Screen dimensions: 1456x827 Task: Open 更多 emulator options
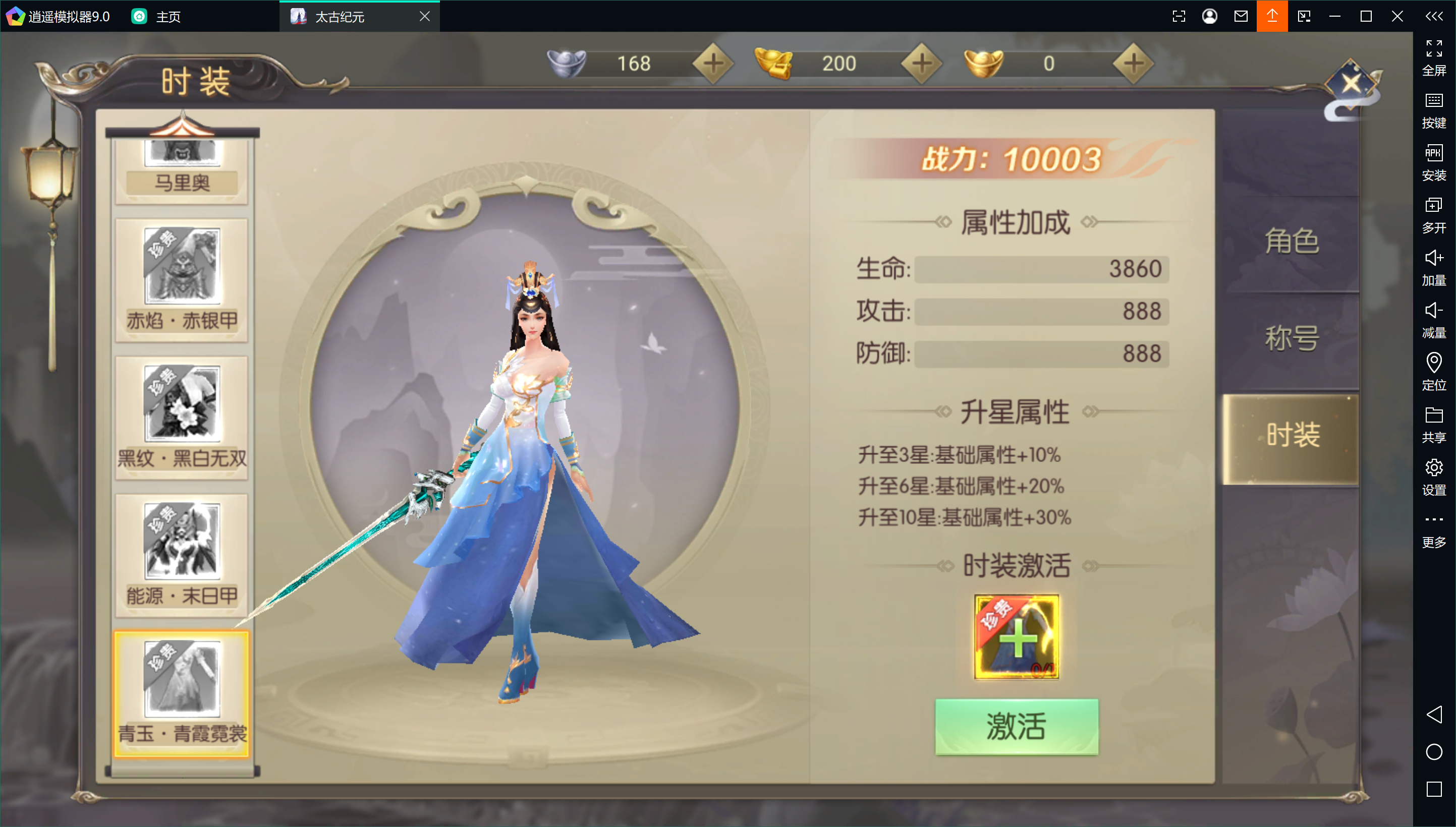(1433, 529)
